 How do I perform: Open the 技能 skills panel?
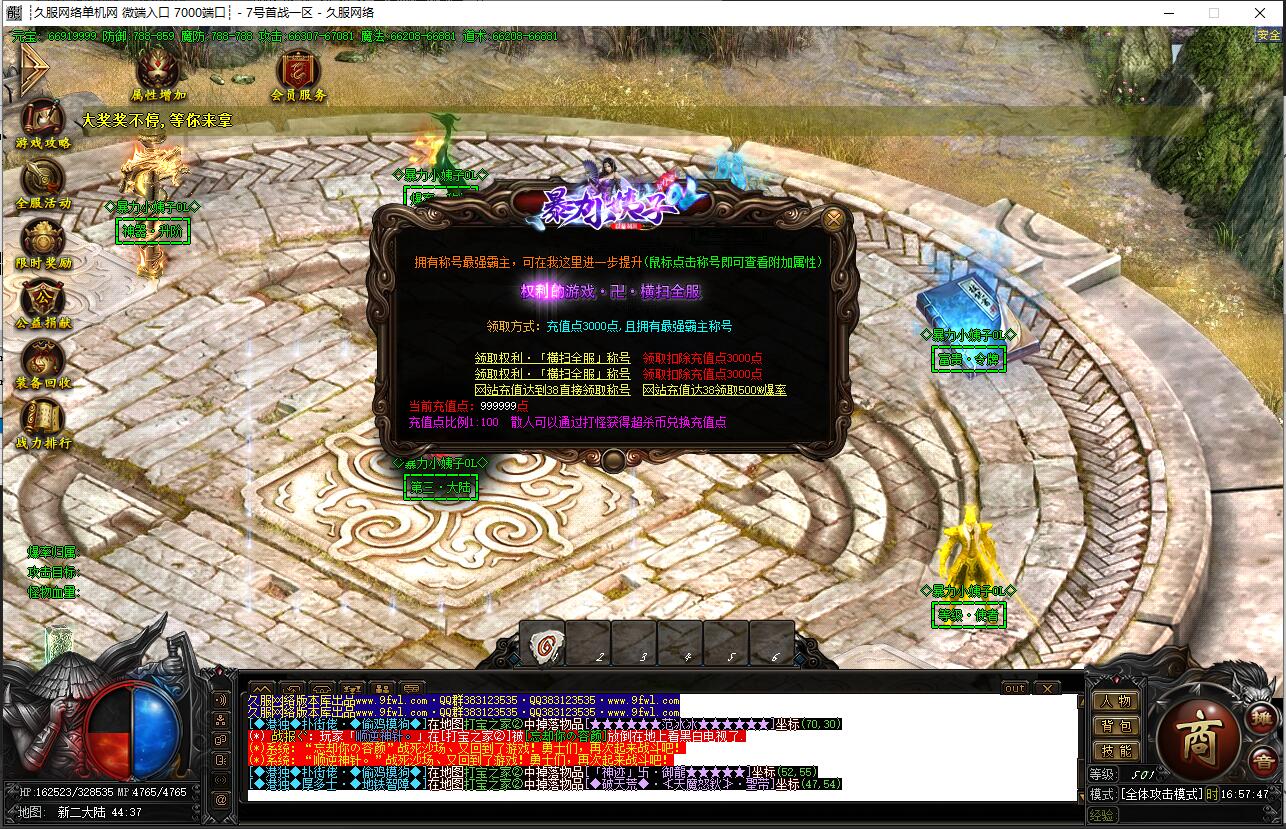(1115, 750)
